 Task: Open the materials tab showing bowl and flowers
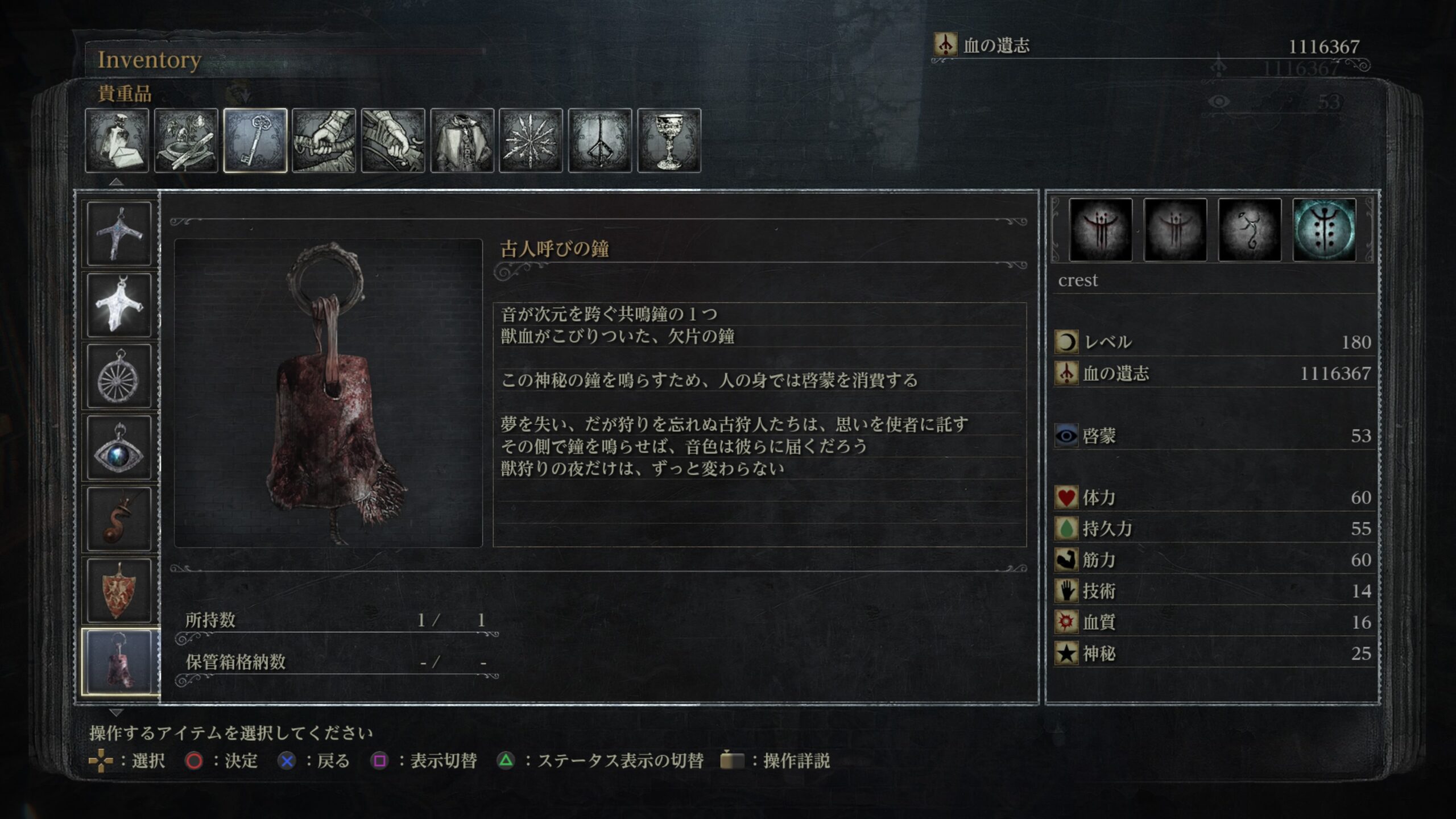pyautogui.click(x=186, y=140)
